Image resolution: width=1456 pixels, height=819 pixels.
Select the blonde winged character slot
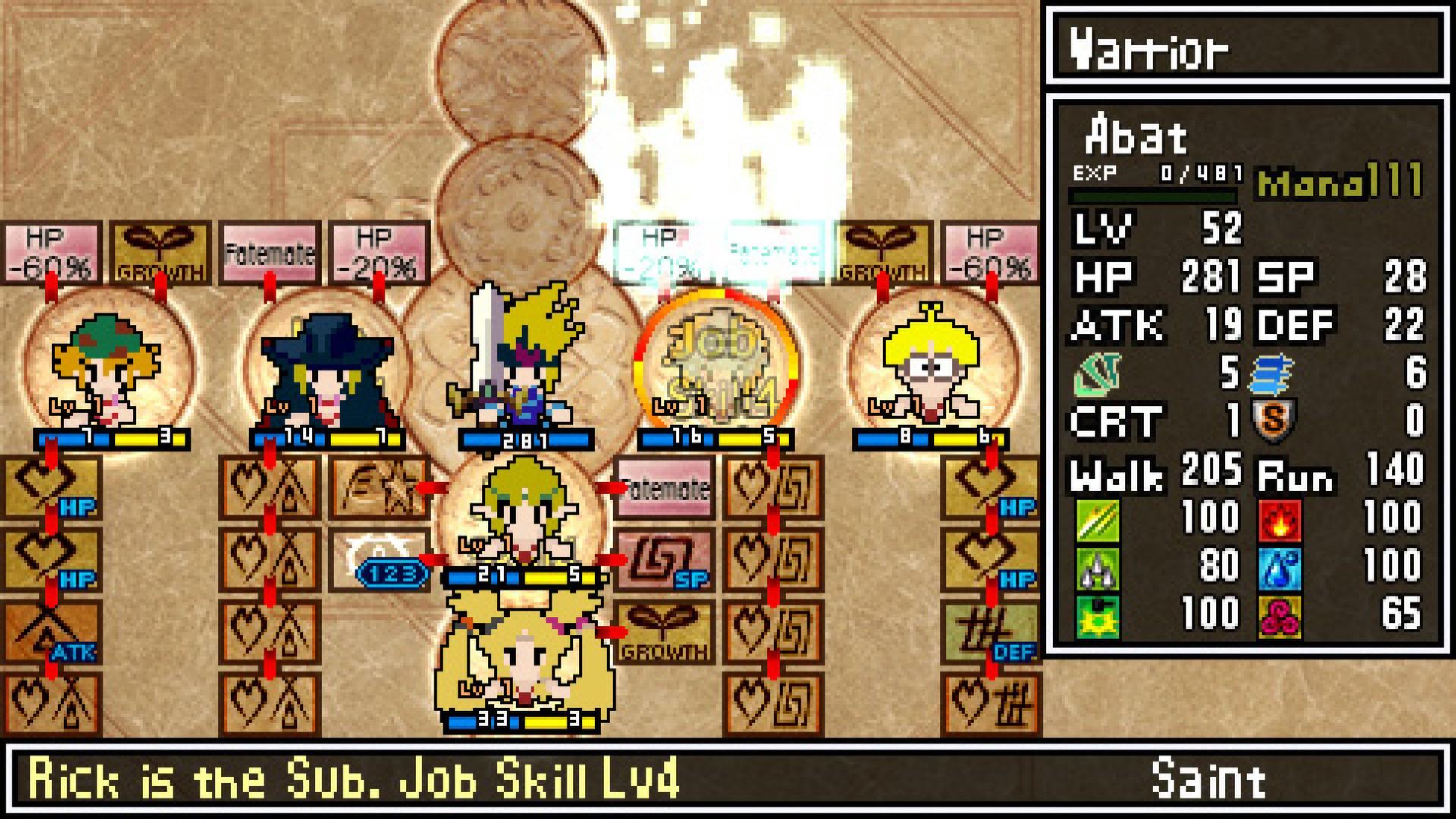pyautogui.click(x=523, y=660)
